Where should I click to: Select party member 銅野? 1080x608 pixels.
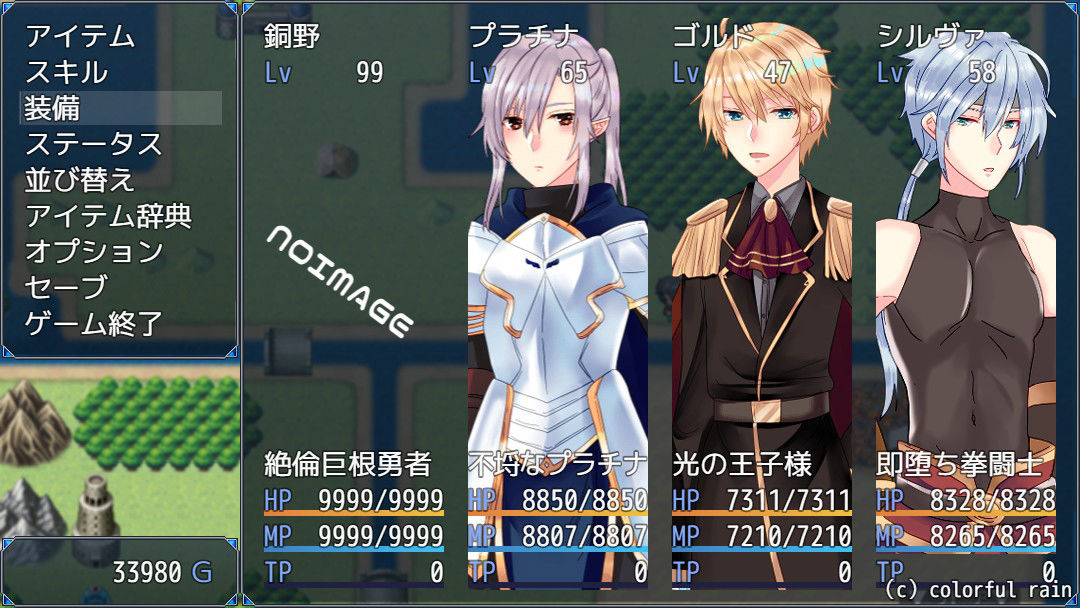(353, 300)
